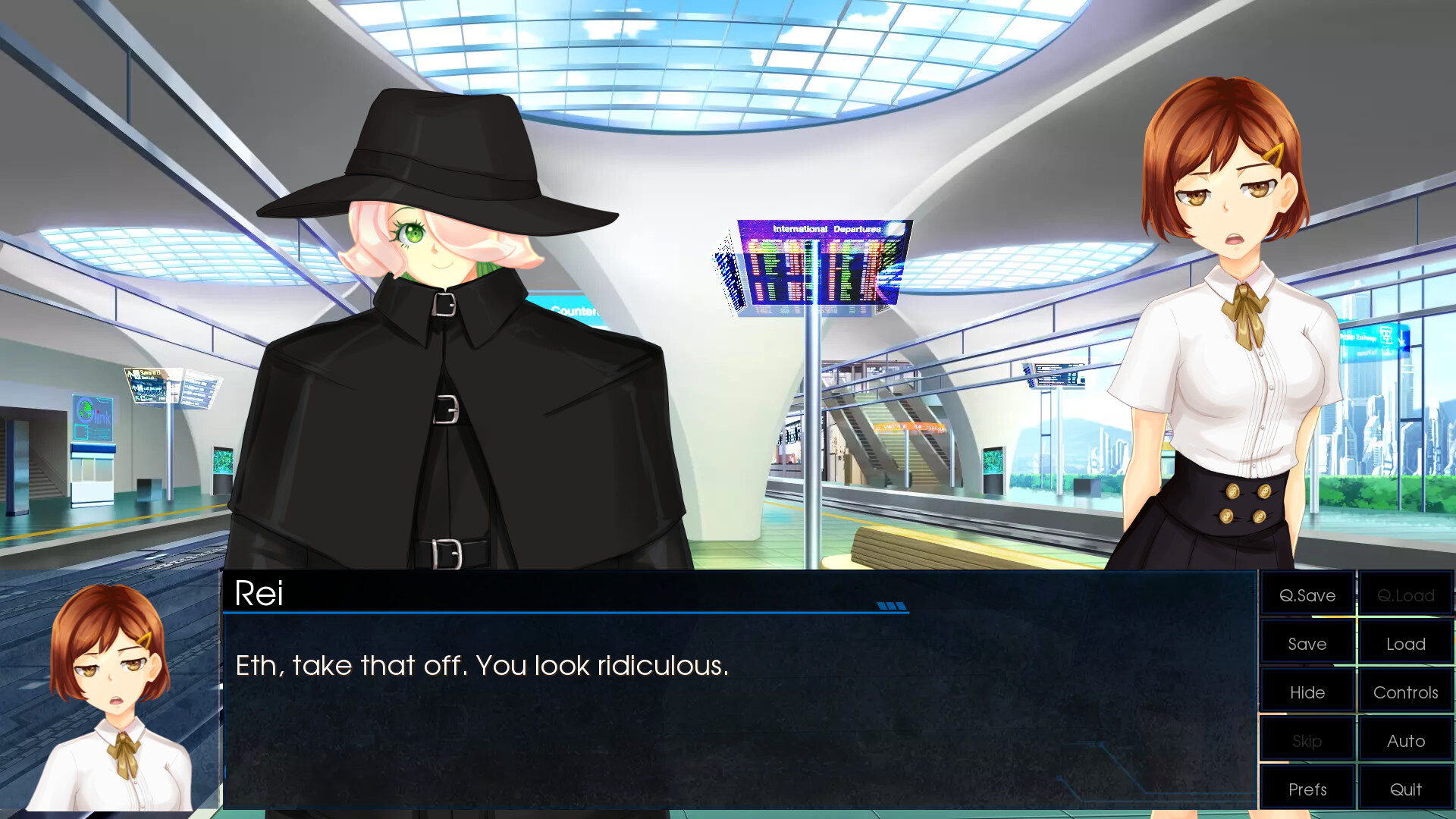Viewport: 1456px width, 819px height.
Task: Open the Controls screen
Action: point(1405,692)
